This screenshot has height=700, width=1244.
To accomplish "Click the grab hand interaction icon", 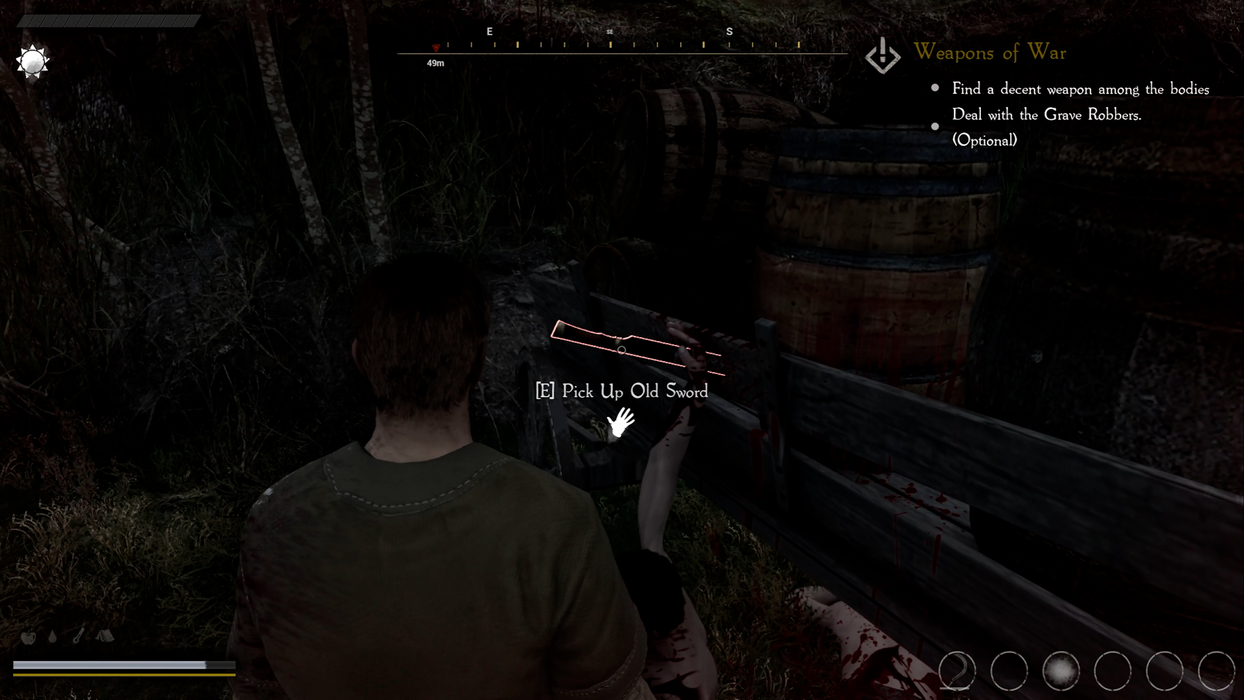I will (621, 422).
